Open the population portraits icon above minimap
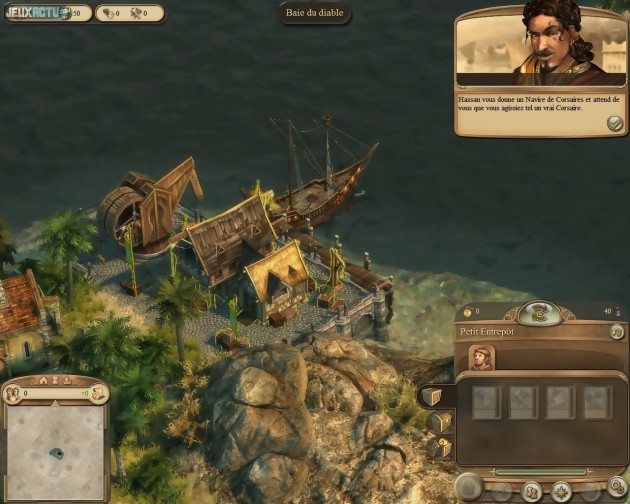Viewport: 630px width, 504px height. 12,394
